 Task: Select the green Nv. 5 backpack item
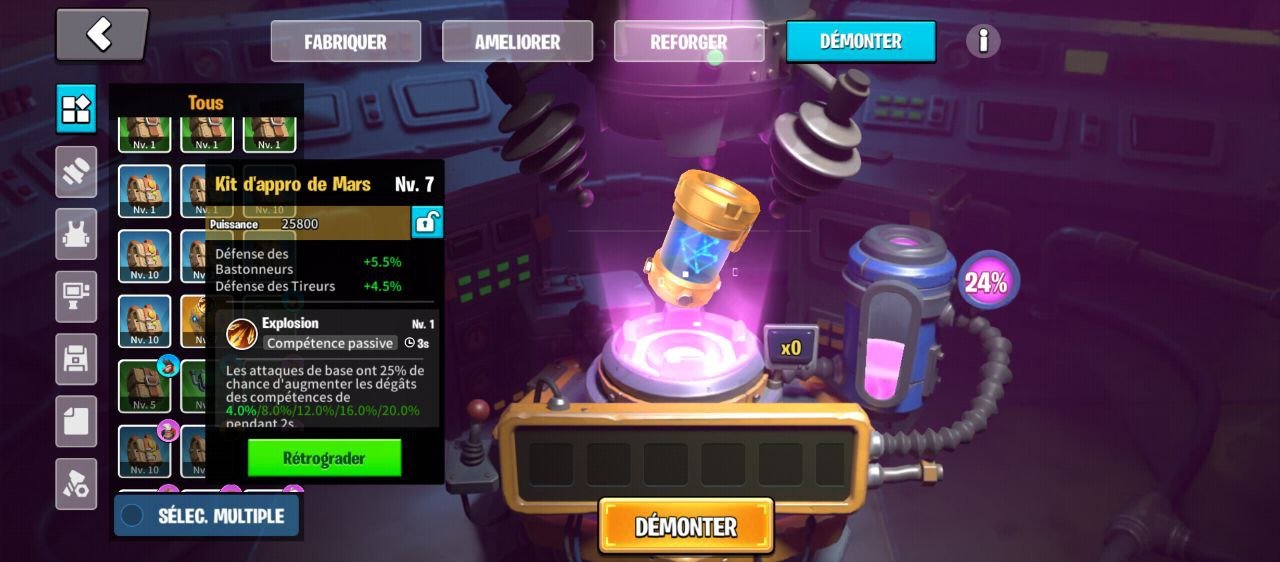(x=144, y=386)
